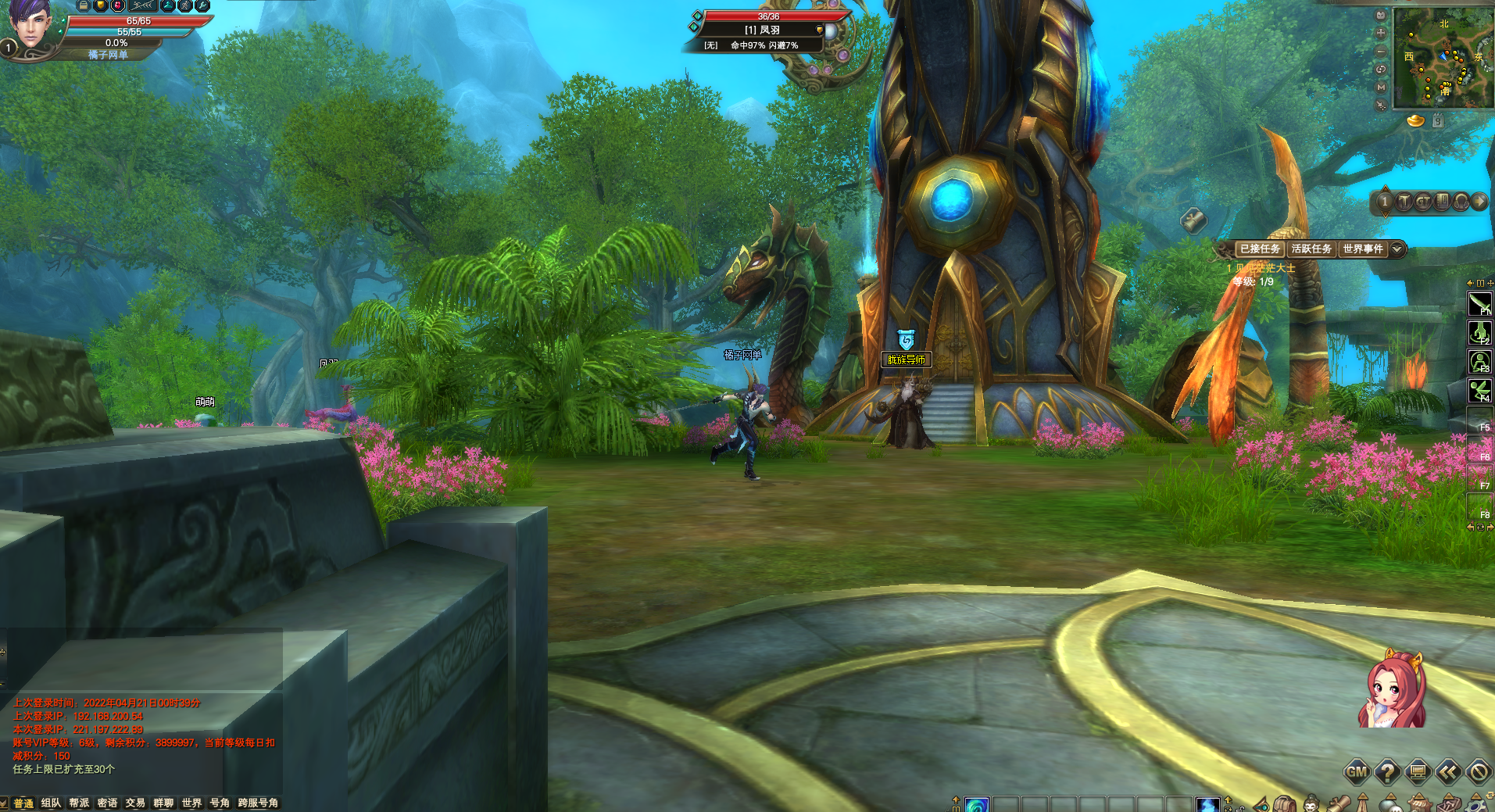Image resolution: width=1495 pixels, height=812 pixels.
Task: Click the red gem icon above health bar
Action: coord(118,5)
